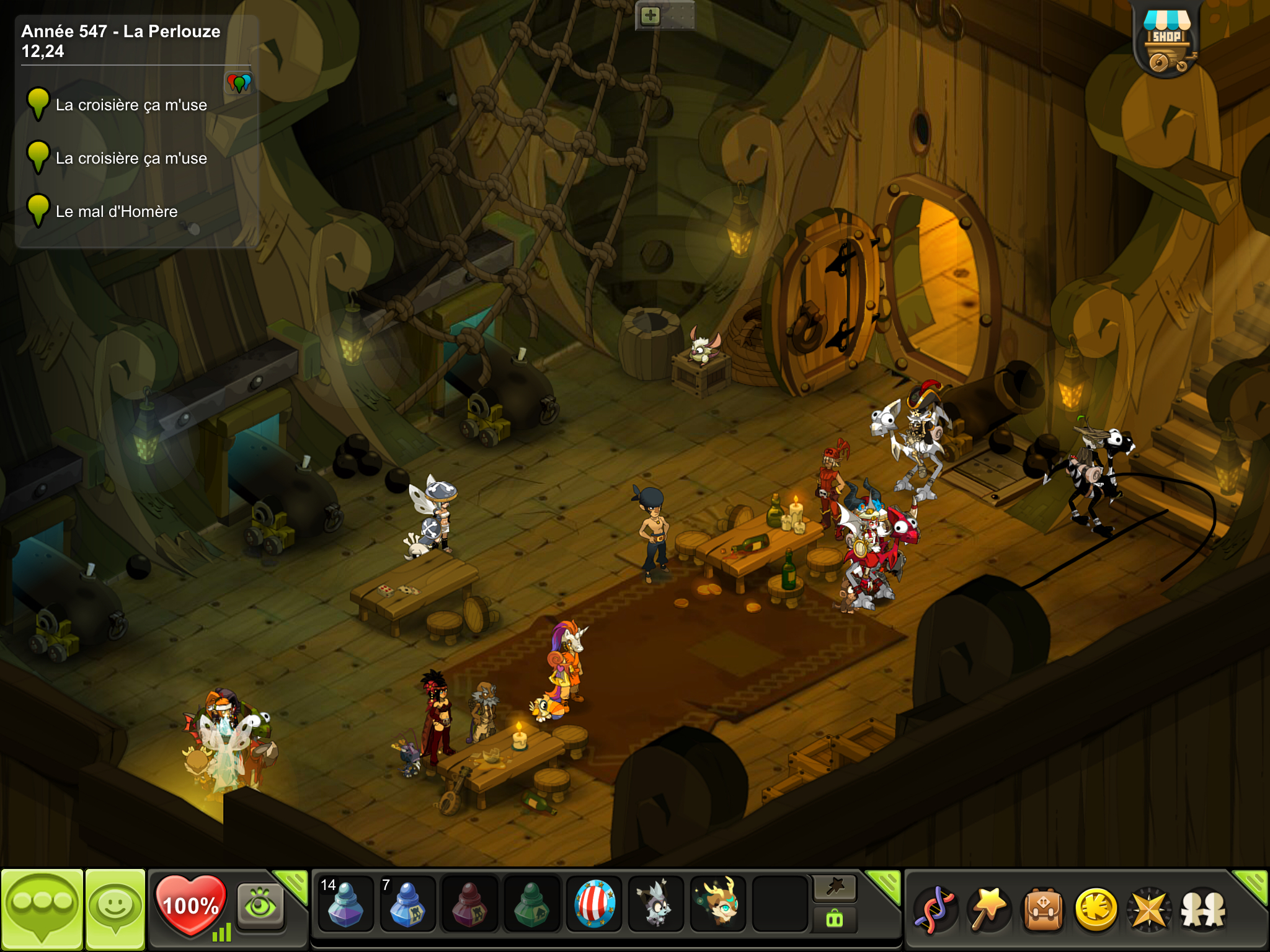Use the blue potion with count 7
The image size is (1270, 952).
click(407, 904)
